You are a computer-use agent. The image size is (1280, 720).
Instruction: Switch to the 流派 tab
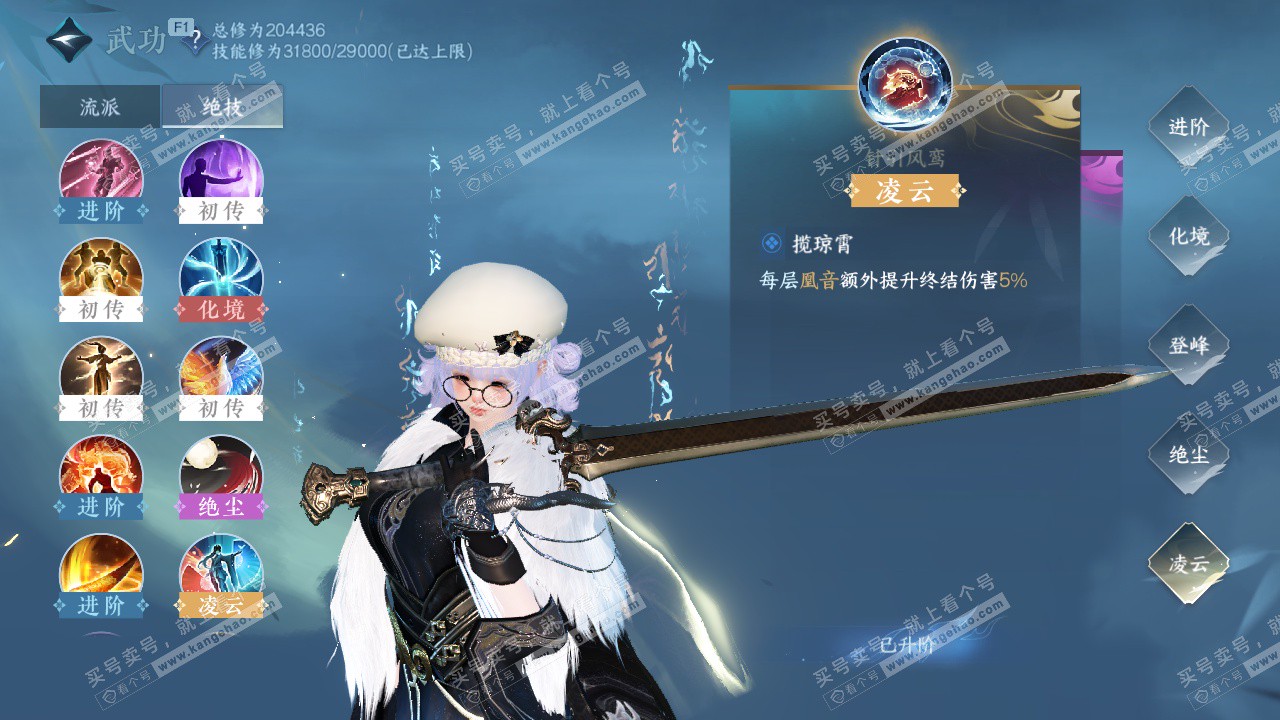click(x=100, y=107)
